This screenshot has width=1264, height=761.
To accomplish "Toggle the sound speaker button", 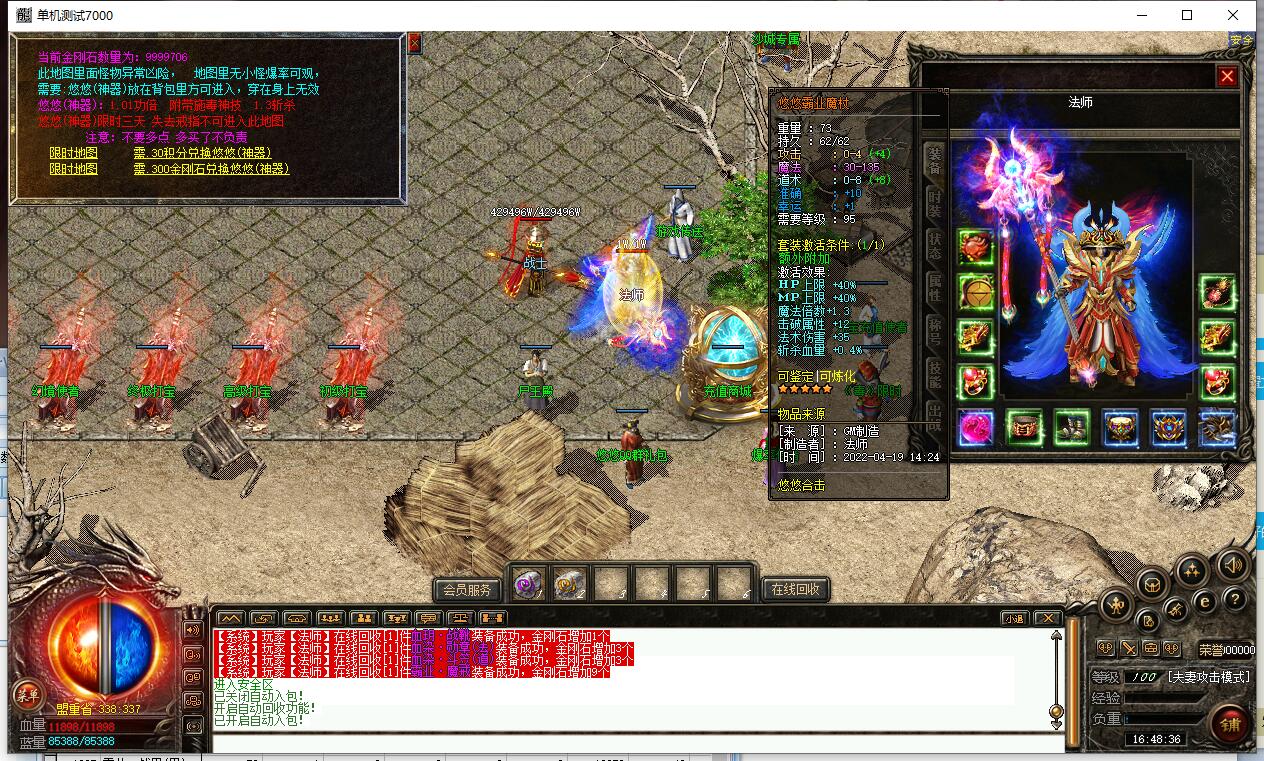I will point(1232,566).
